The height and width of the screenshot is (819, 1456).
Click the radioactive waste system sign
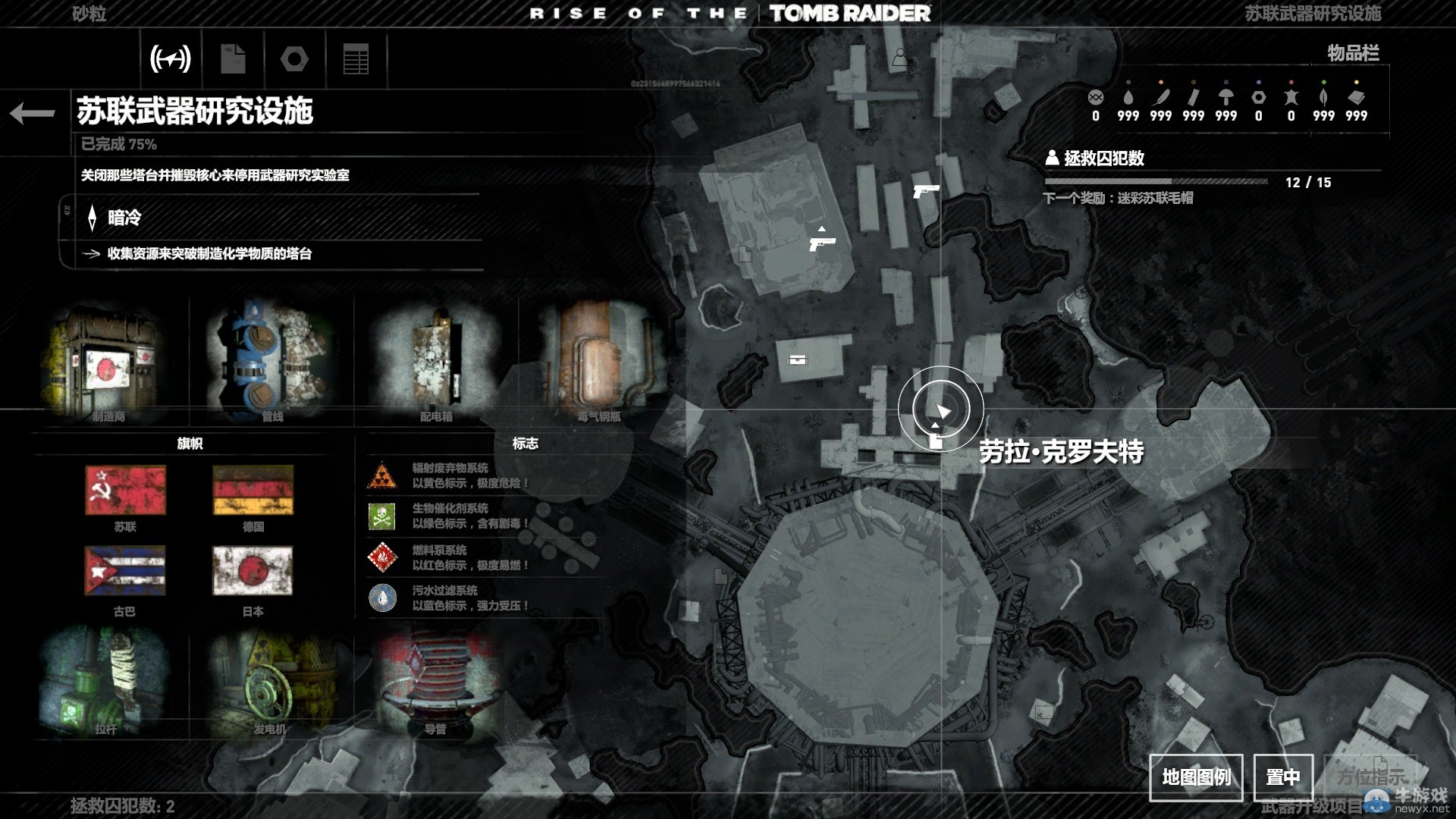(382, 476)
